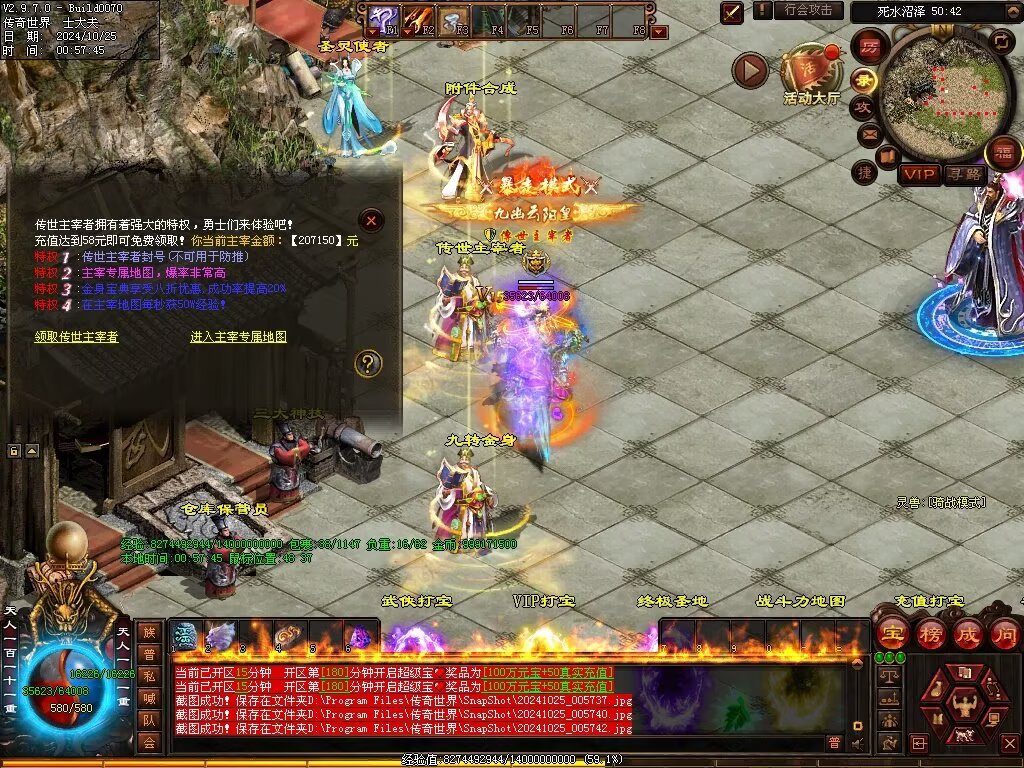Screen dimensions: 1024x768
Task: Open the question mark help button
Action: pos(368,363)
